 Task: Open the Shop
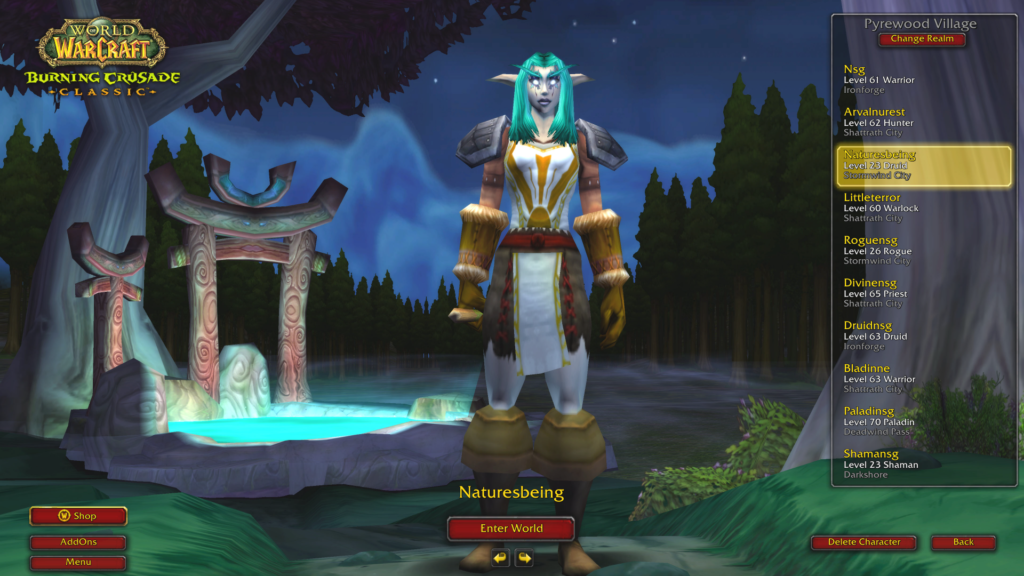pyautogui.click(x=78, y=516)
